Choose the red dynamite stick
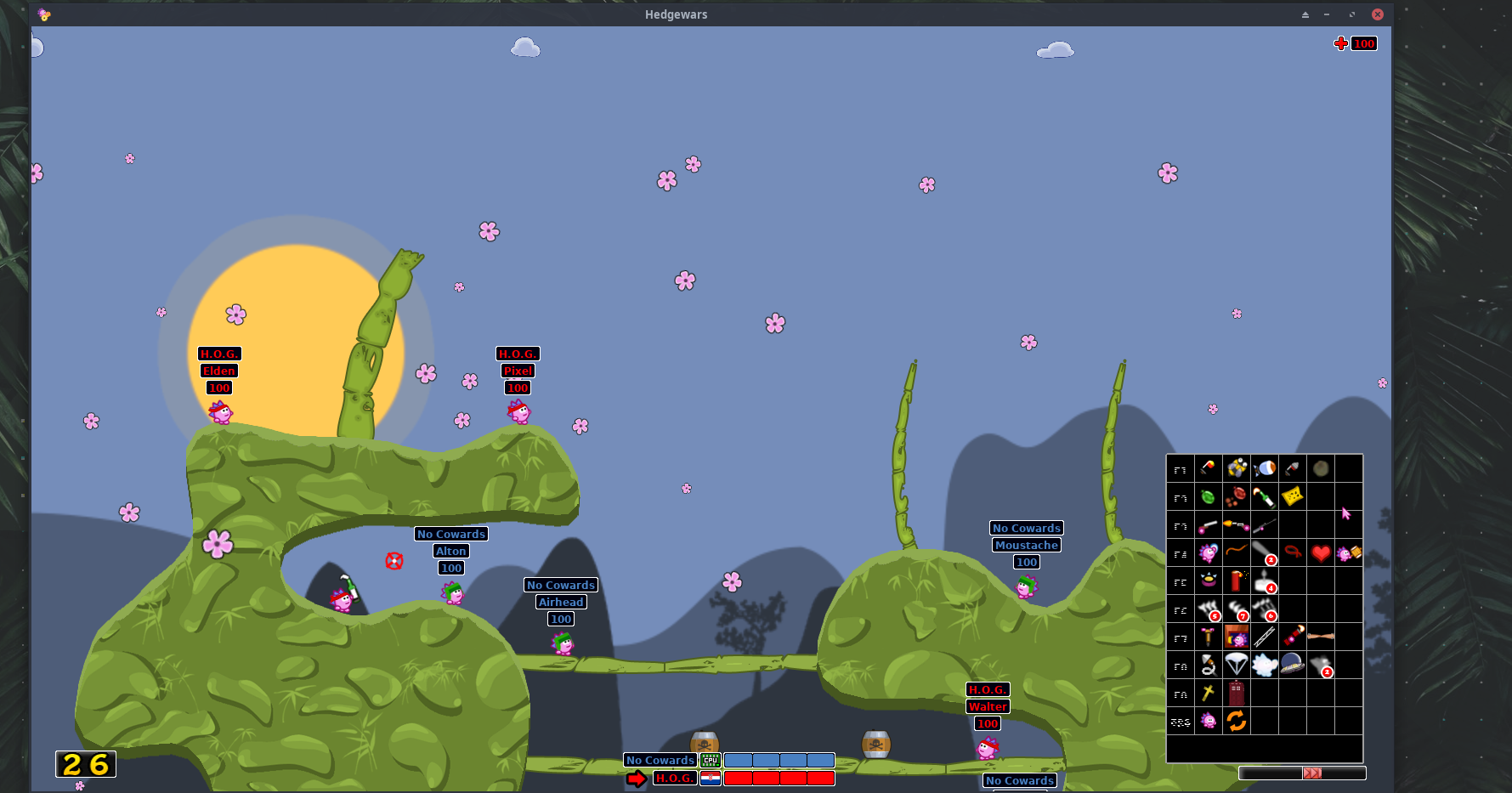 1236,581
